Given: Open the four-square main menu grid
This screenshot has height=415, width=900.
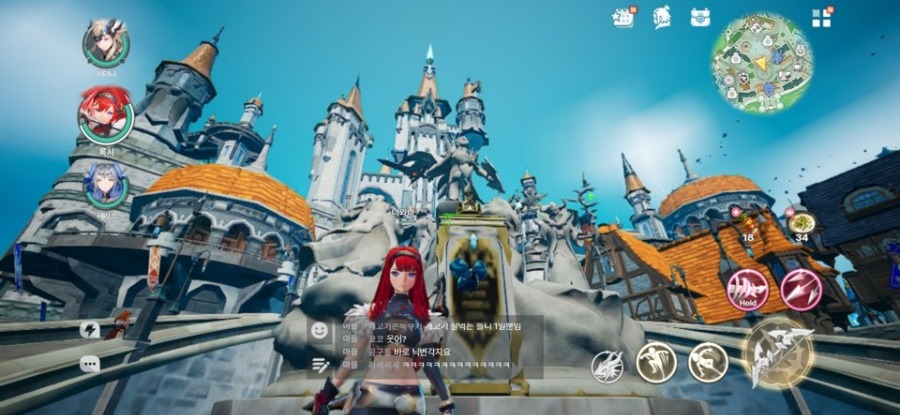Looking at the screenshot, I should pos(821,17).
